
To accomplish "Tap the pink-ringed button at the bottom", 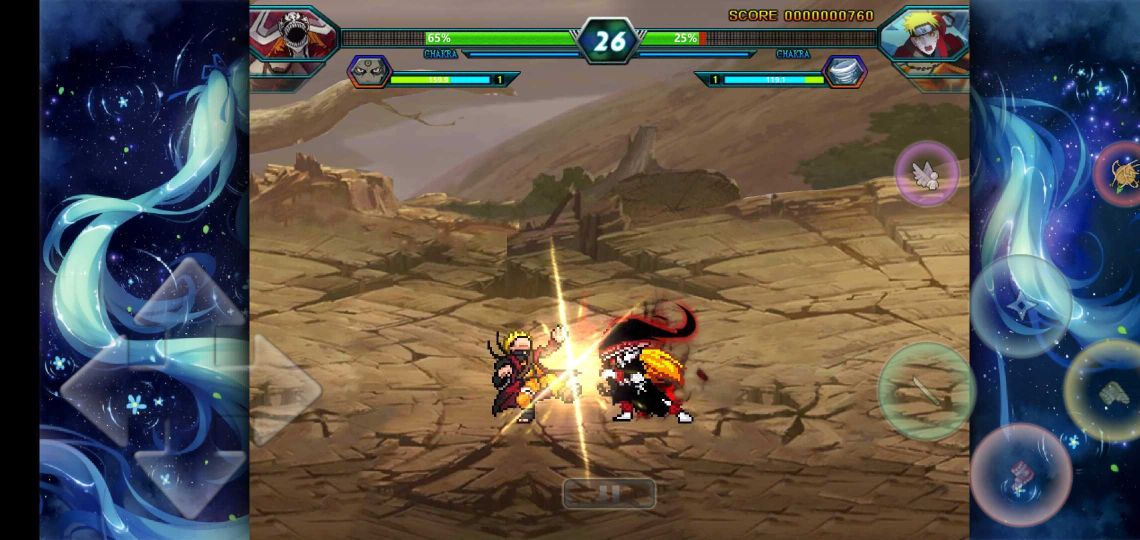I will point(1021,474).
